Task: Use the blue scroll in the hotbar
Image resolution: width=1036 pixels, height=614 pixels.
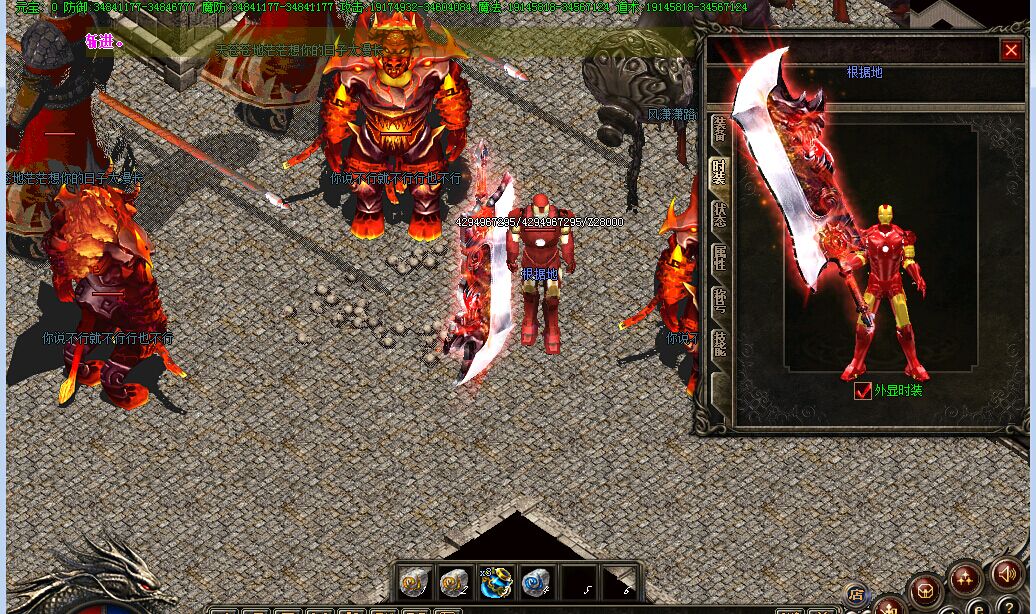Action: pos(537,581)
